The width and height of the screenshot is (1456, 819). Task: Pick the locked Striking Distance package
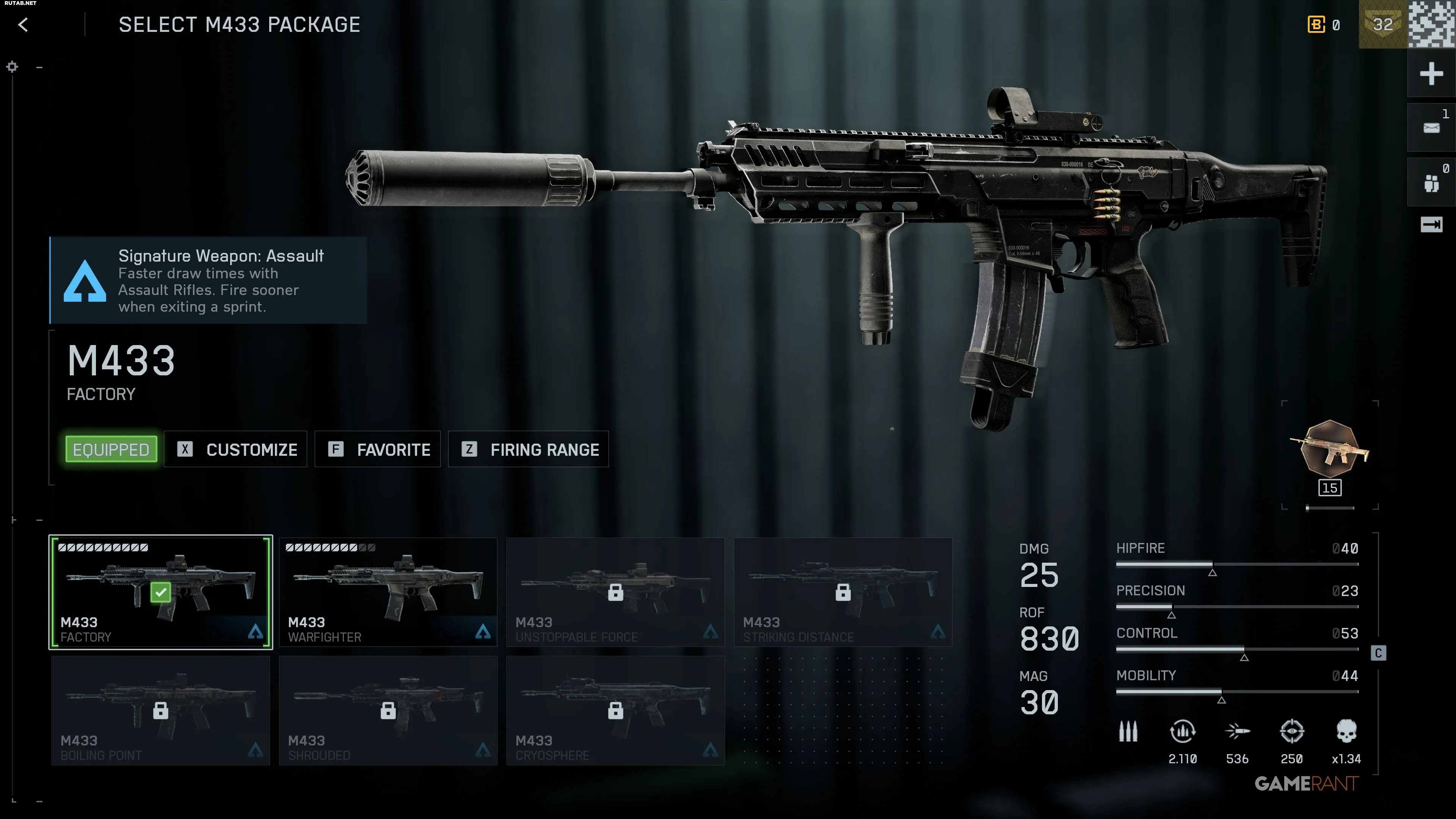tap(843, 592)
